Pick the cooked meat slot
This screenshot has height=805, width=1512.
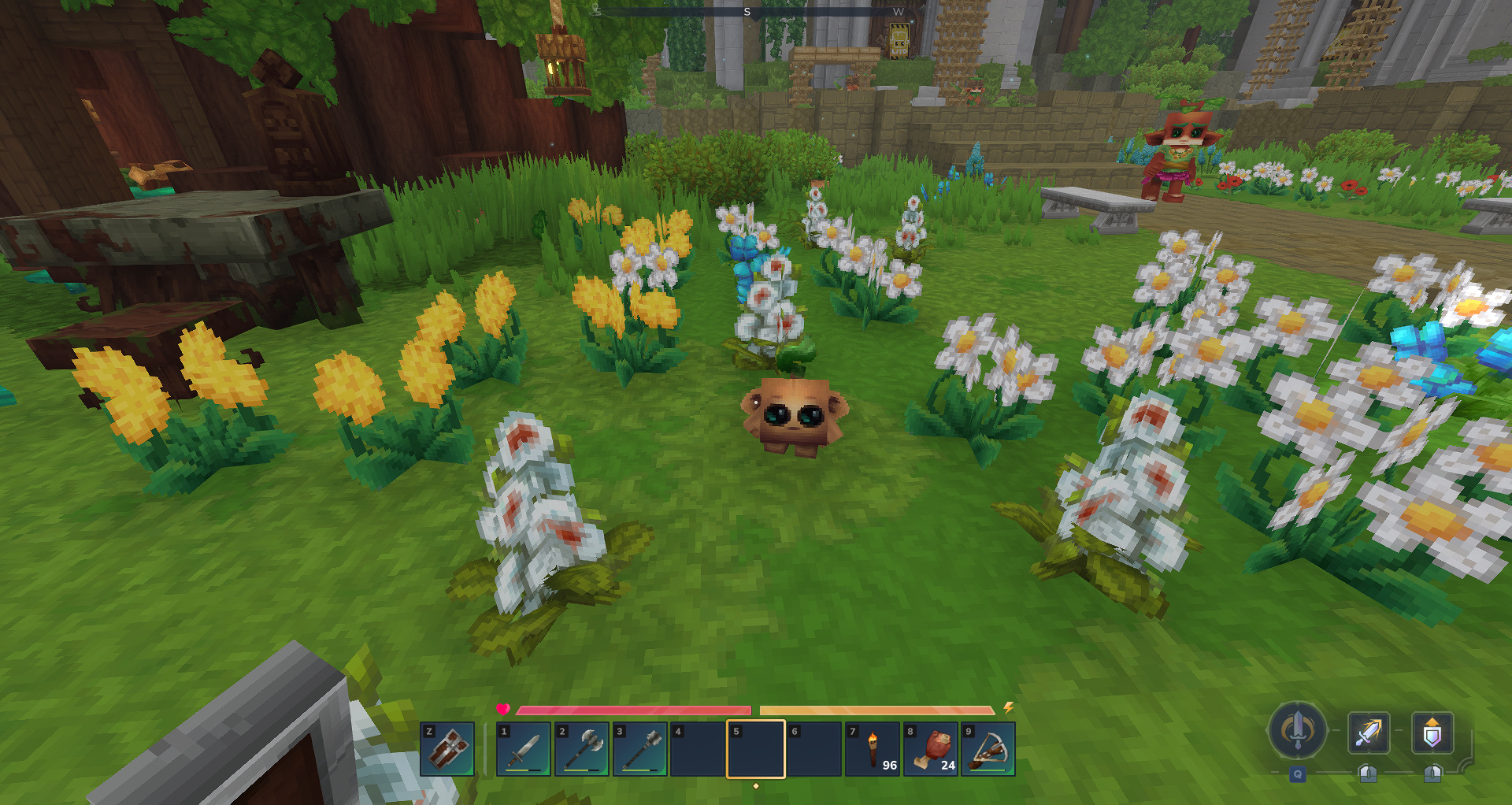pyautogui.click(x=930, y=749)
